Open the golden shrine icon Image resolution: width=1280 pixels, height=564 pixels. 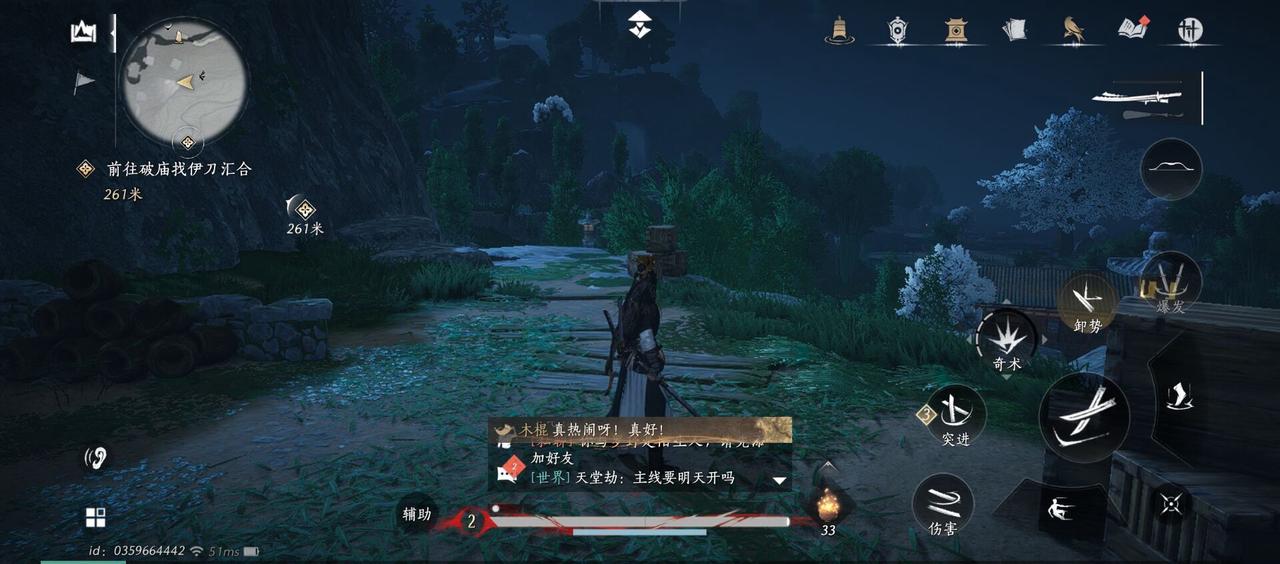pos(956,30)
